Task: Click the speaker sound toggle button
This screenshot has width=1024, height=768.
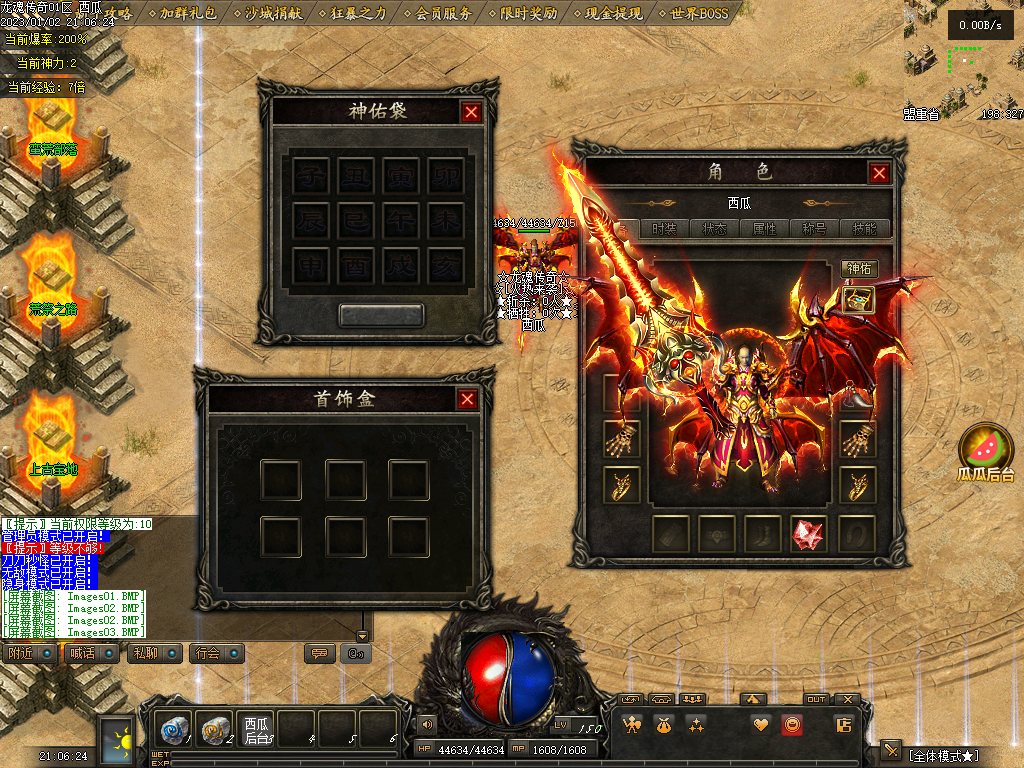Action: click(x=427, y=723)
